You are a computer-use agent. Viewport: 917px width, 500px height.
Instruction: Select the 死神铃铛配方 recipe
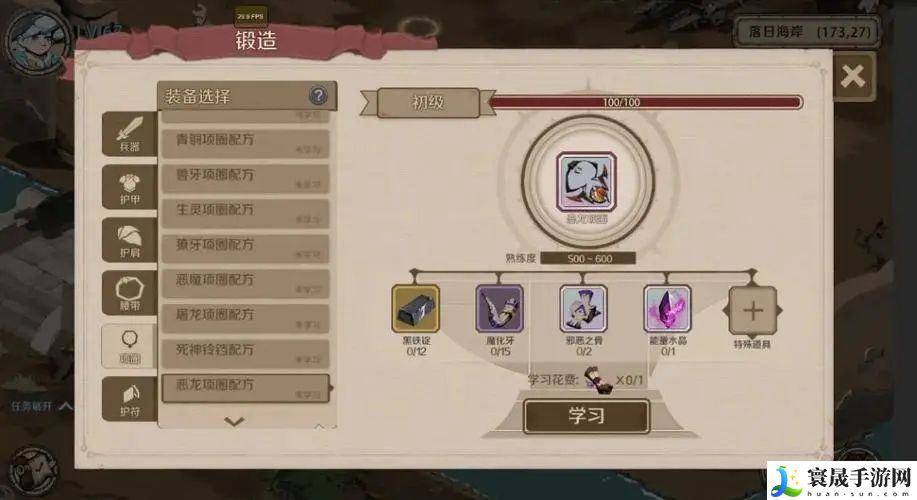(245, 353)
